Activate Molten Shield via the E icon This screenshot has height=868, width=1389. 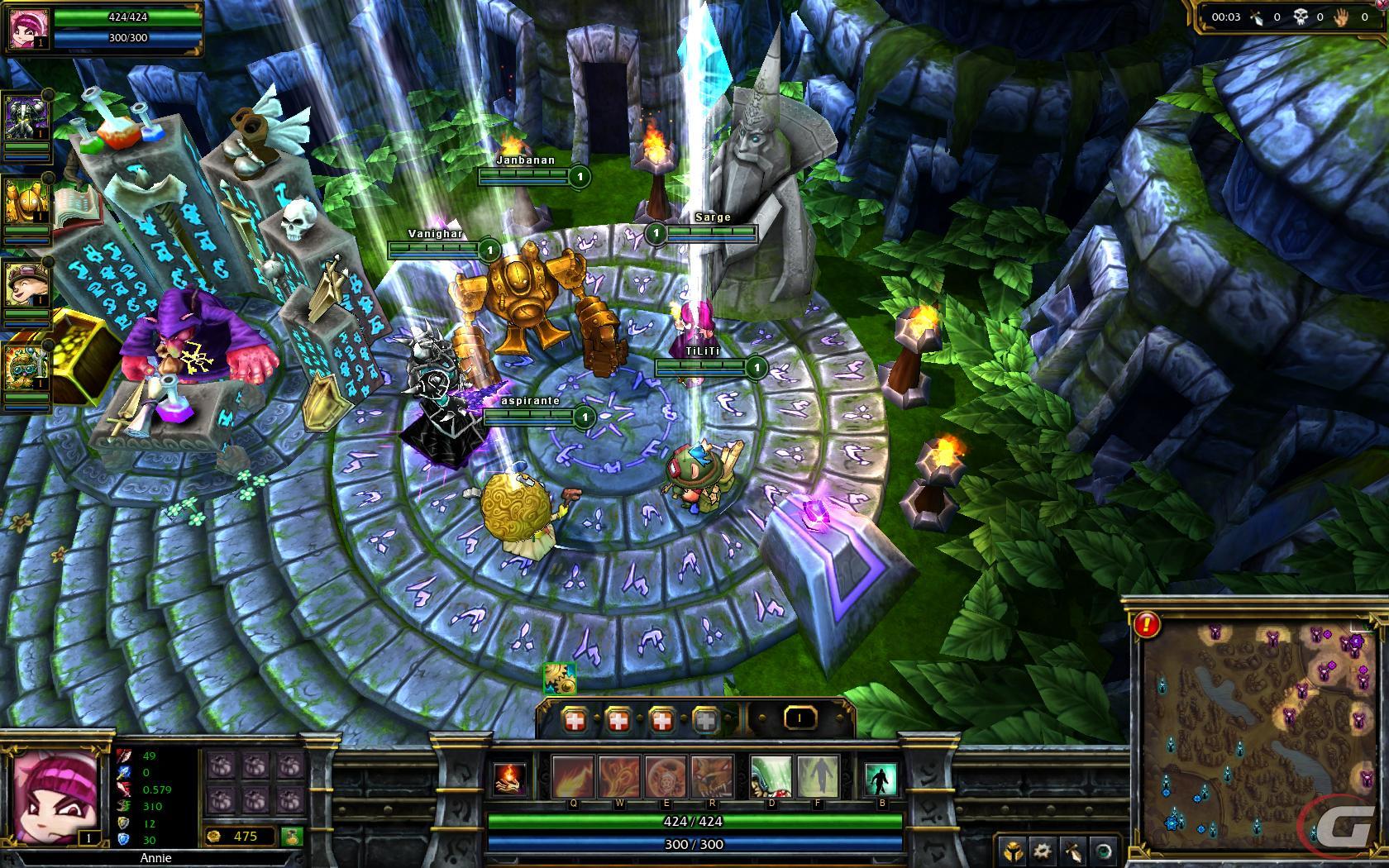(666, 777)
